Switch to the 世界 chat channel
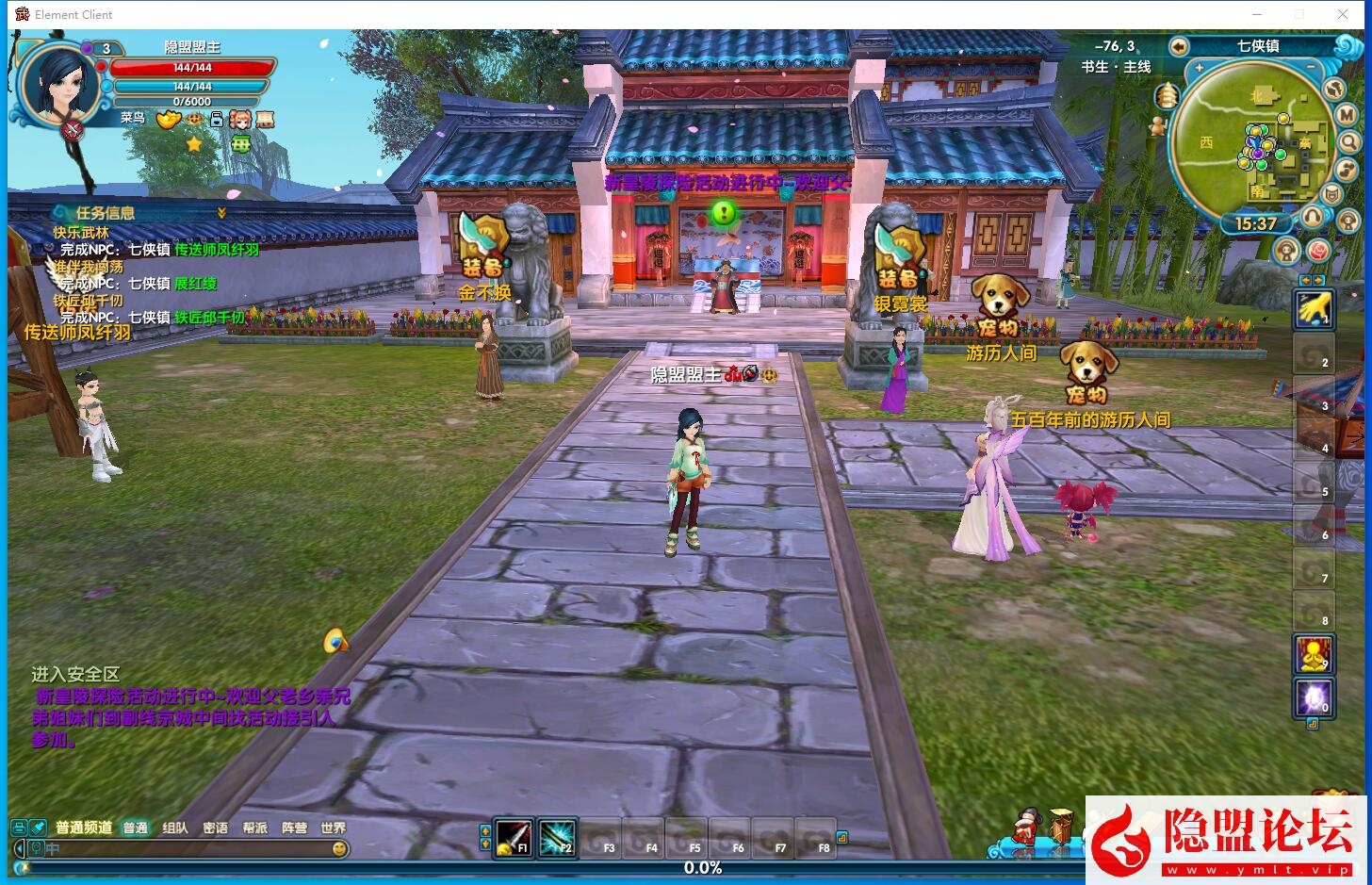The width and height of the screenshot is (1372, 885). [333, 828]
